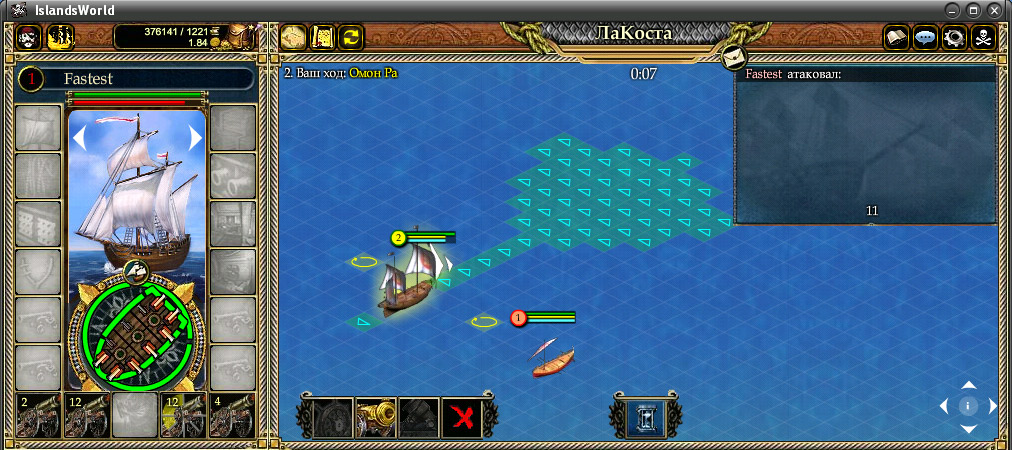Open the yellow notes page icon
Viewport: 1012px width, 450px height.
322,37
